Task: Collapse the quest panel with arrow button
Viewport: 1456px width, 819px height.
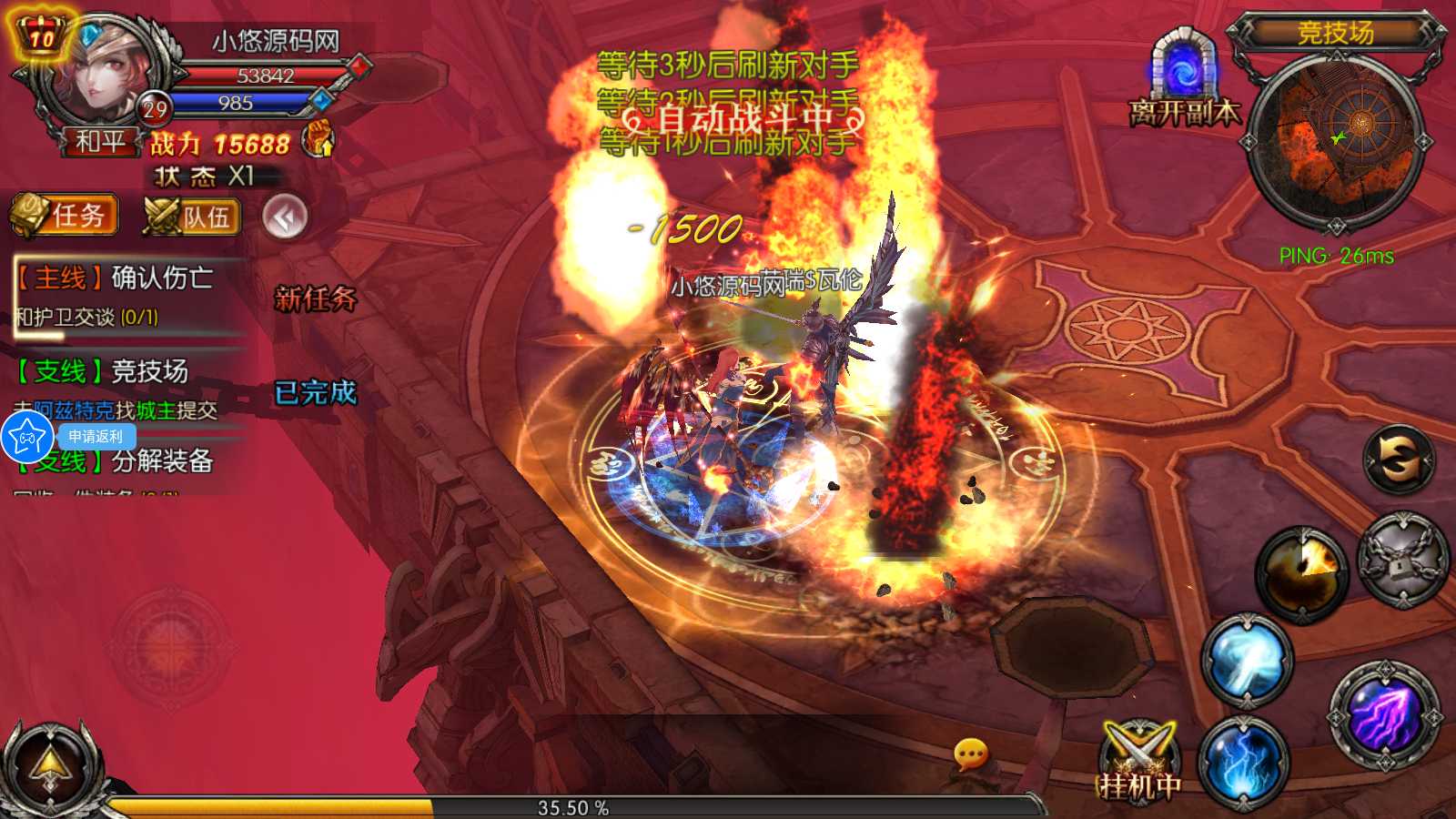Action: coord(285,217)
